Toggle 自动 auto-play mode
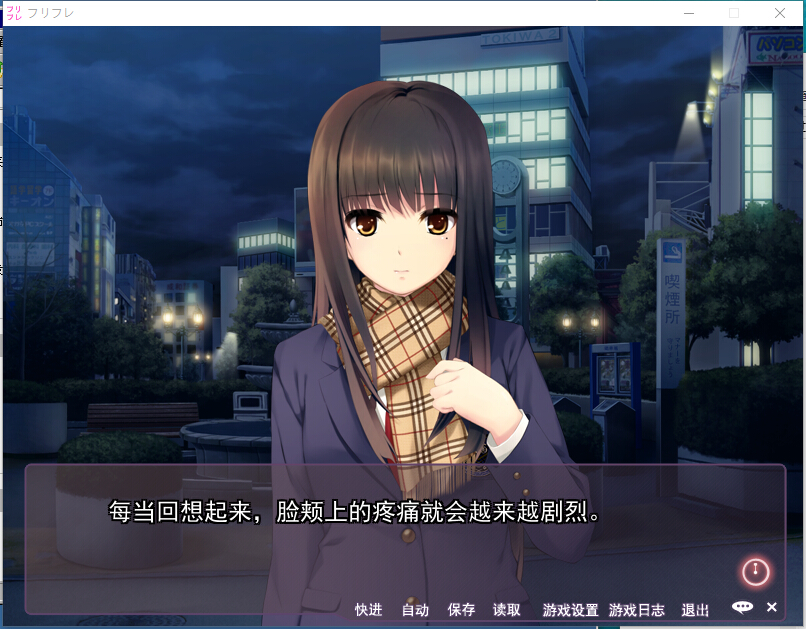Viewport: 806px width, 629px height. click(x=415, y=610)
